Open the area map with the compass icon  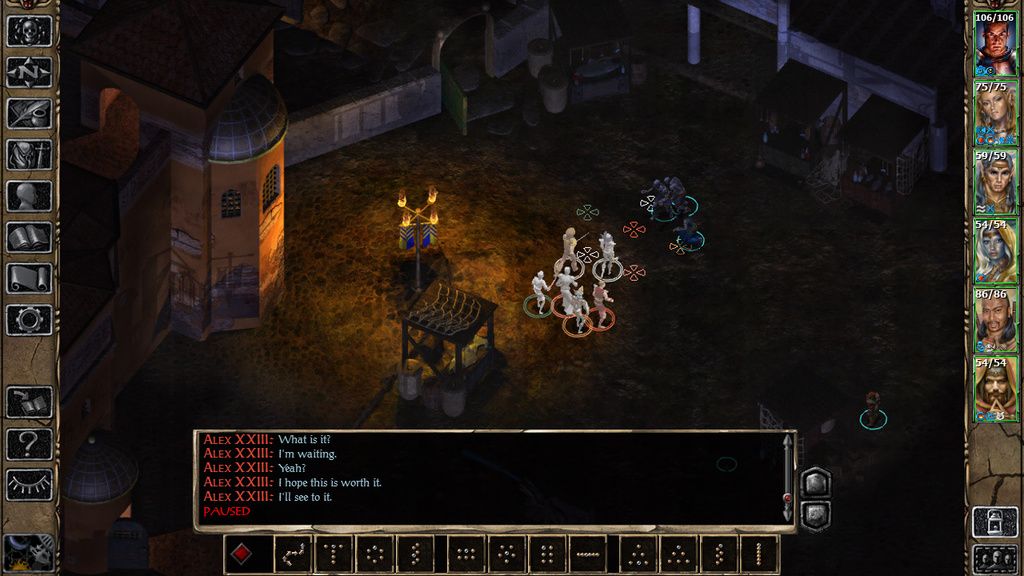coord(29,72)
